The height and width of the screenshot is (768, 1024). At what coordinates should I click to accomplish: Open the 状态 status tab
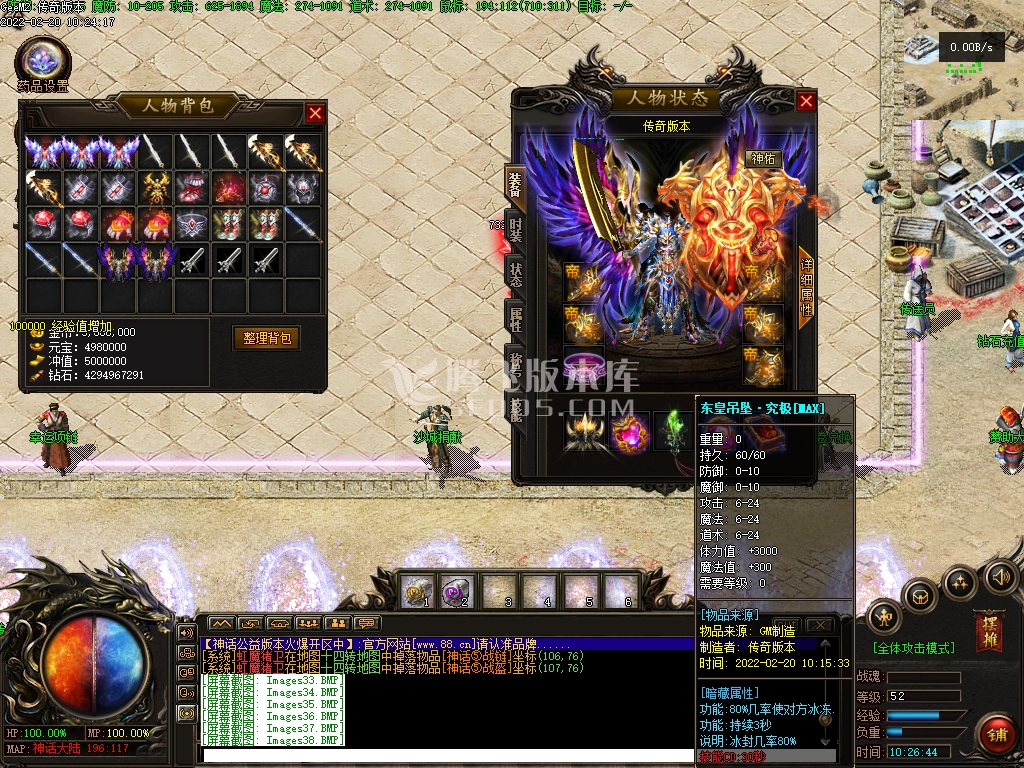point(515,275)
